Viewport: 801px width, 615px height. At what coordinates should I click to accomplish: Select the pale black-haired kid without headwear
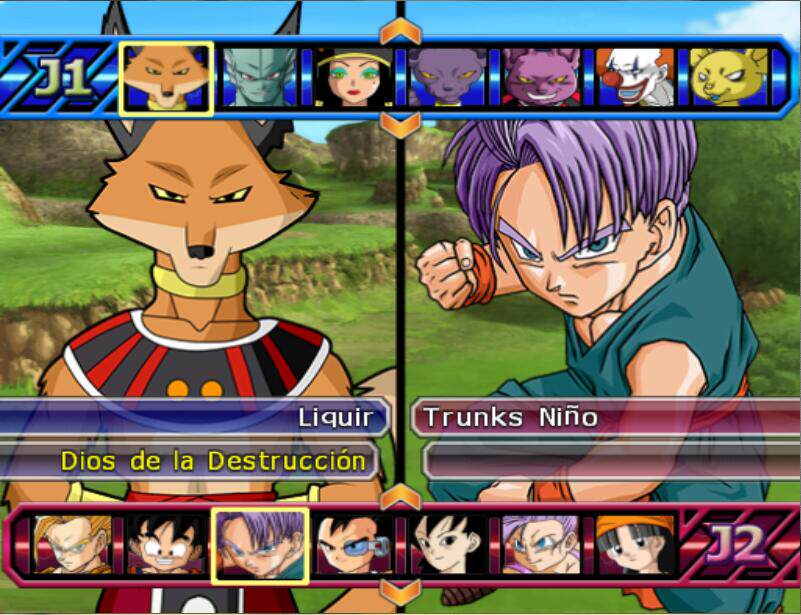(448, 545)
